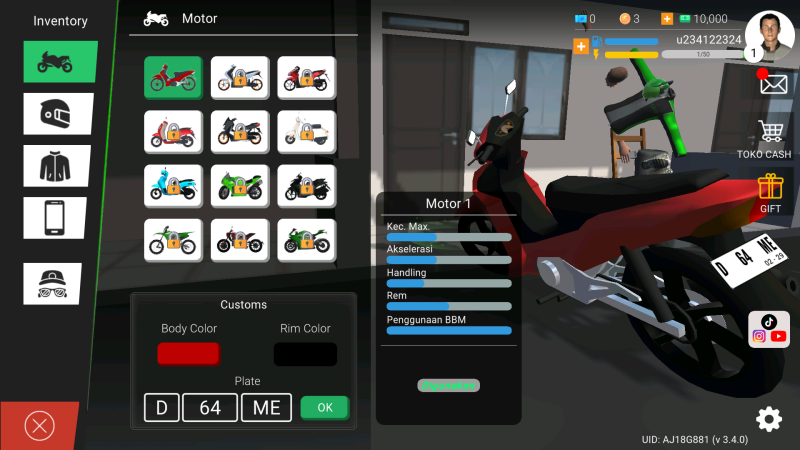
Task: Switch to the motorcycle inventory tab
Action: [x=60, y=62]
